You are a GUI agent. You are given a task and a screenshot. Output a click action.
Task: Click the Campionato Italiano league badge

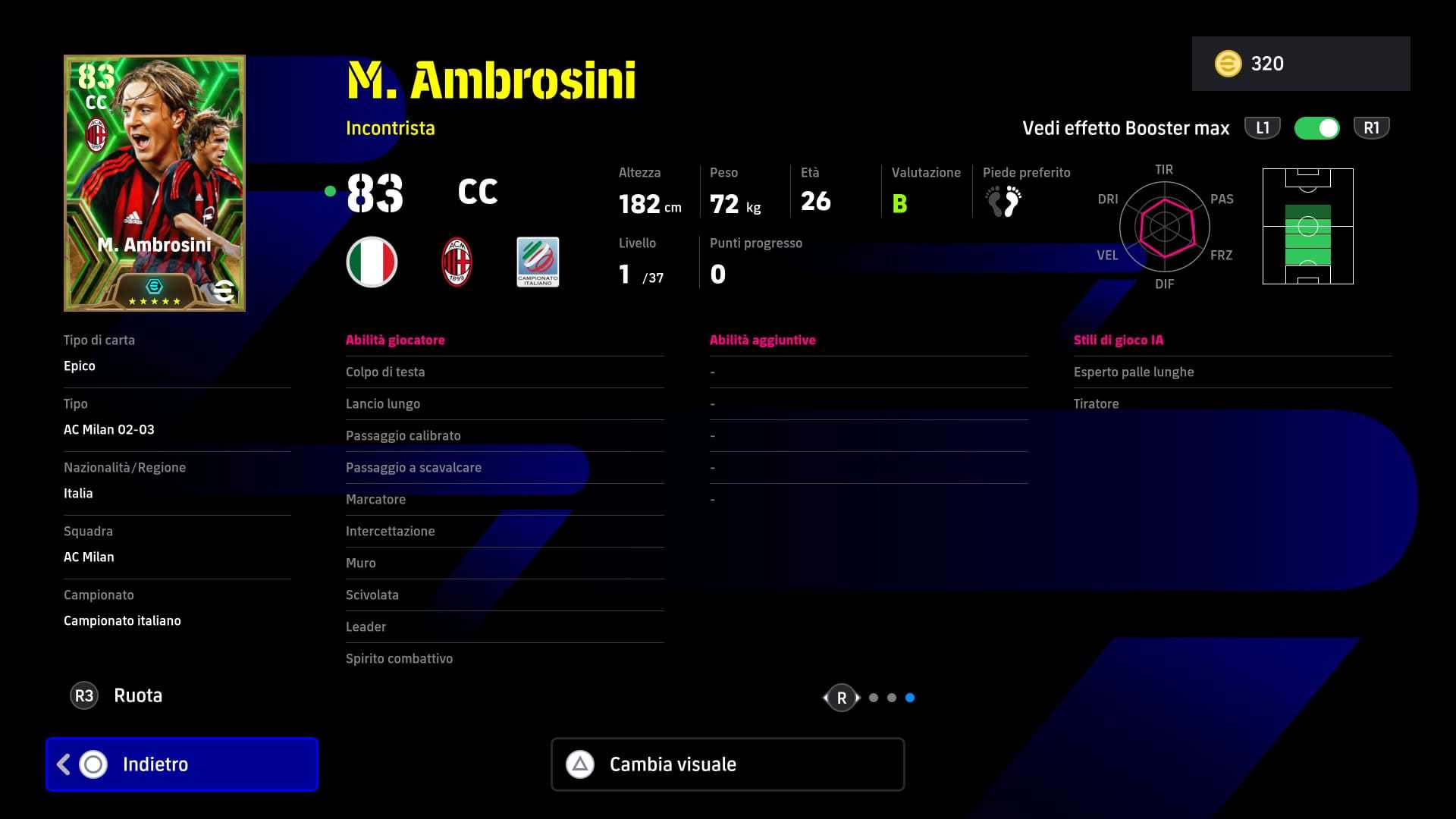(538, 262)
